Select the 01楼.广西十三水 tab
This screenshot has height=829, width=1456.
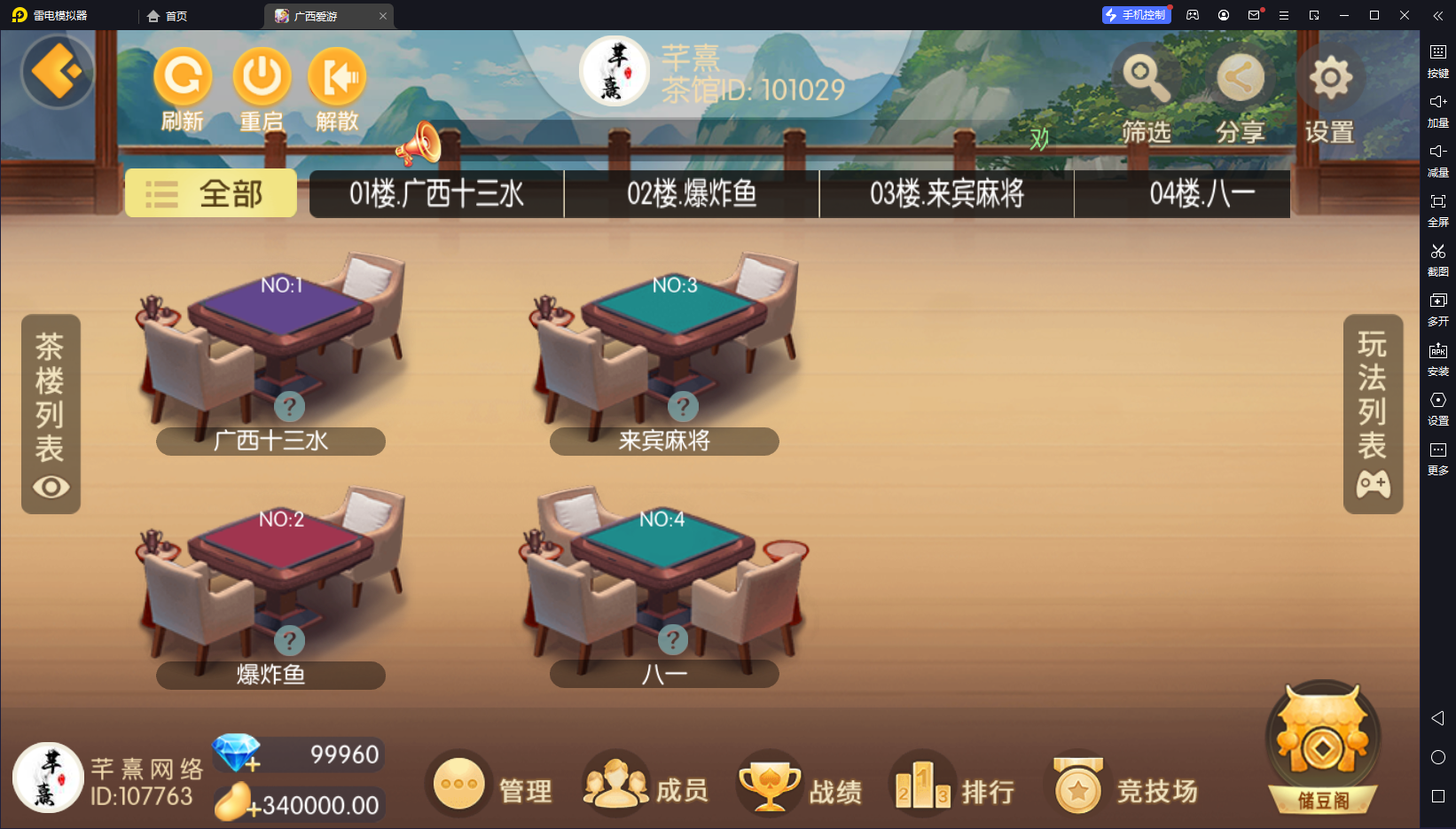[x=436, y=193]
